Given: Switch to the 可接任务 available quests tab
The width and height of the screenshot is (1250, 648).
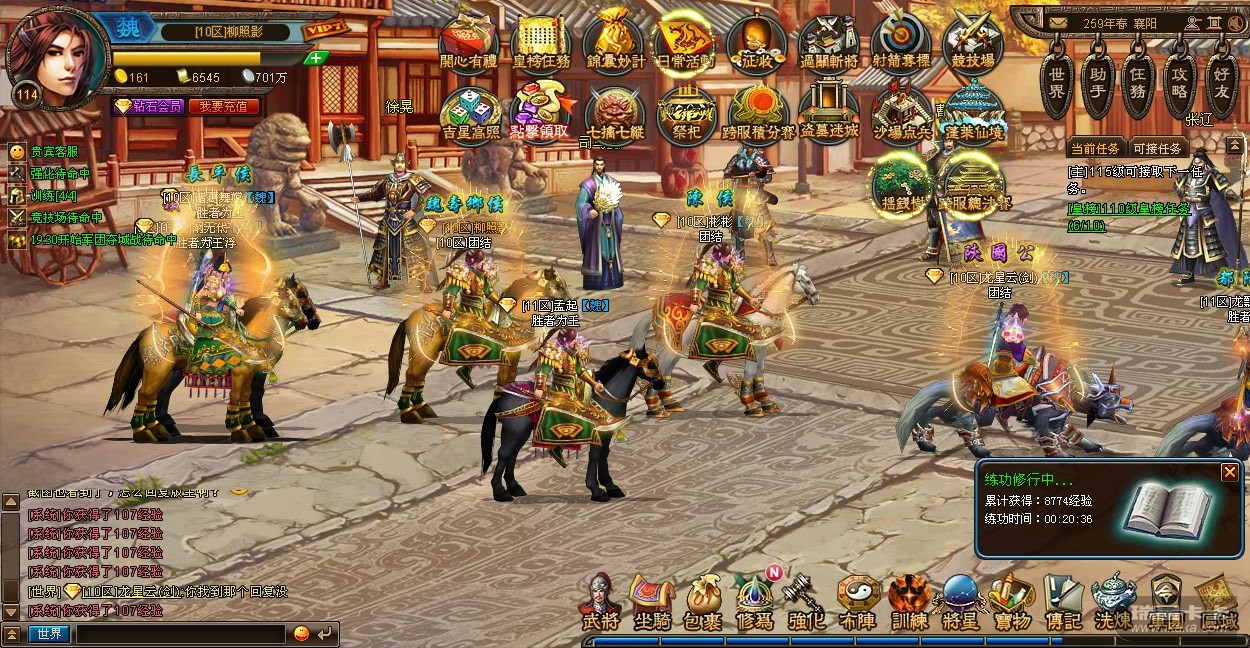Looking at the screenshot, I should [x=1157, y=149].
